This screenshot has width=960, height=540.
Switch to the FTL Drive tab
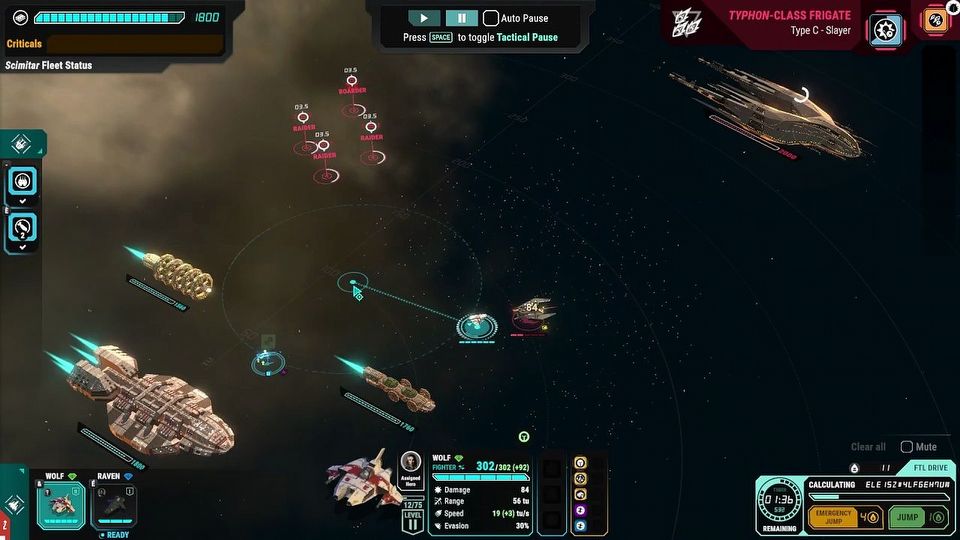tap(928, 467)
